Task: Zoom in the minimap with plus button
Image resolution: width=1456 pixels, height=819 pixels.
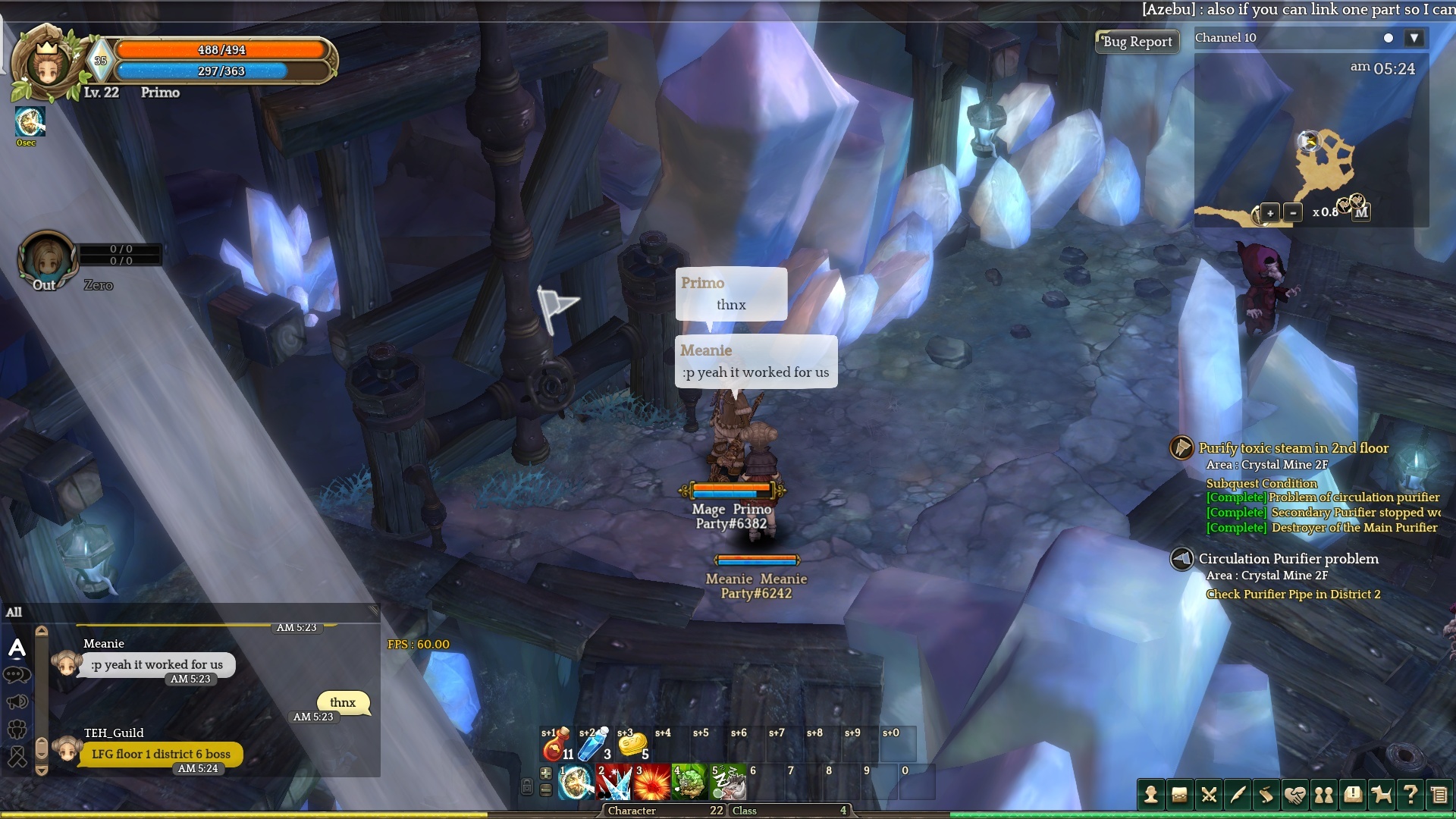Action: coord(1270,213)
